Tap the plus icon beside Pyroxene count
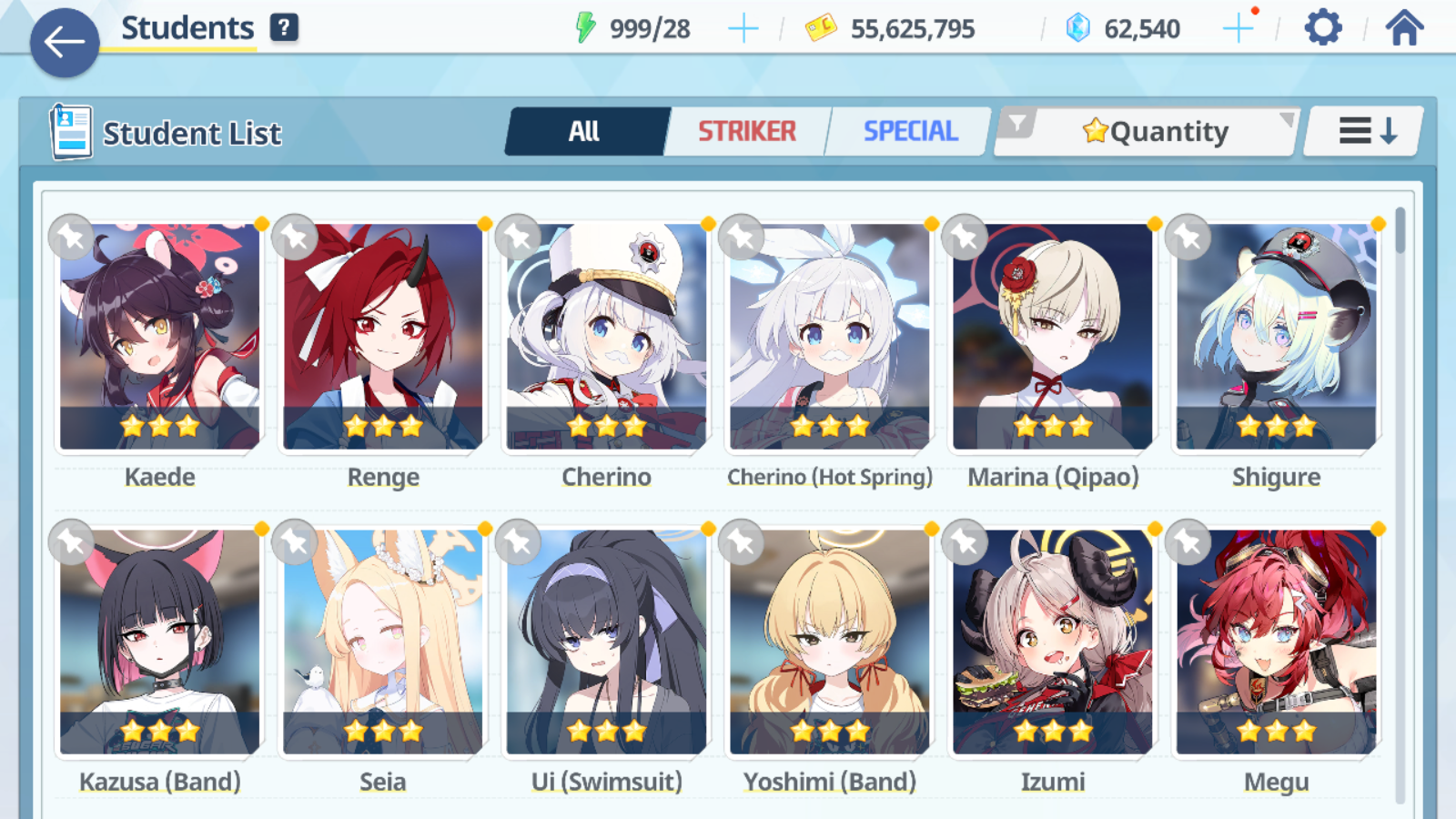Image resolution: width=1456 pixels, height=819 pixels. 1239,27
